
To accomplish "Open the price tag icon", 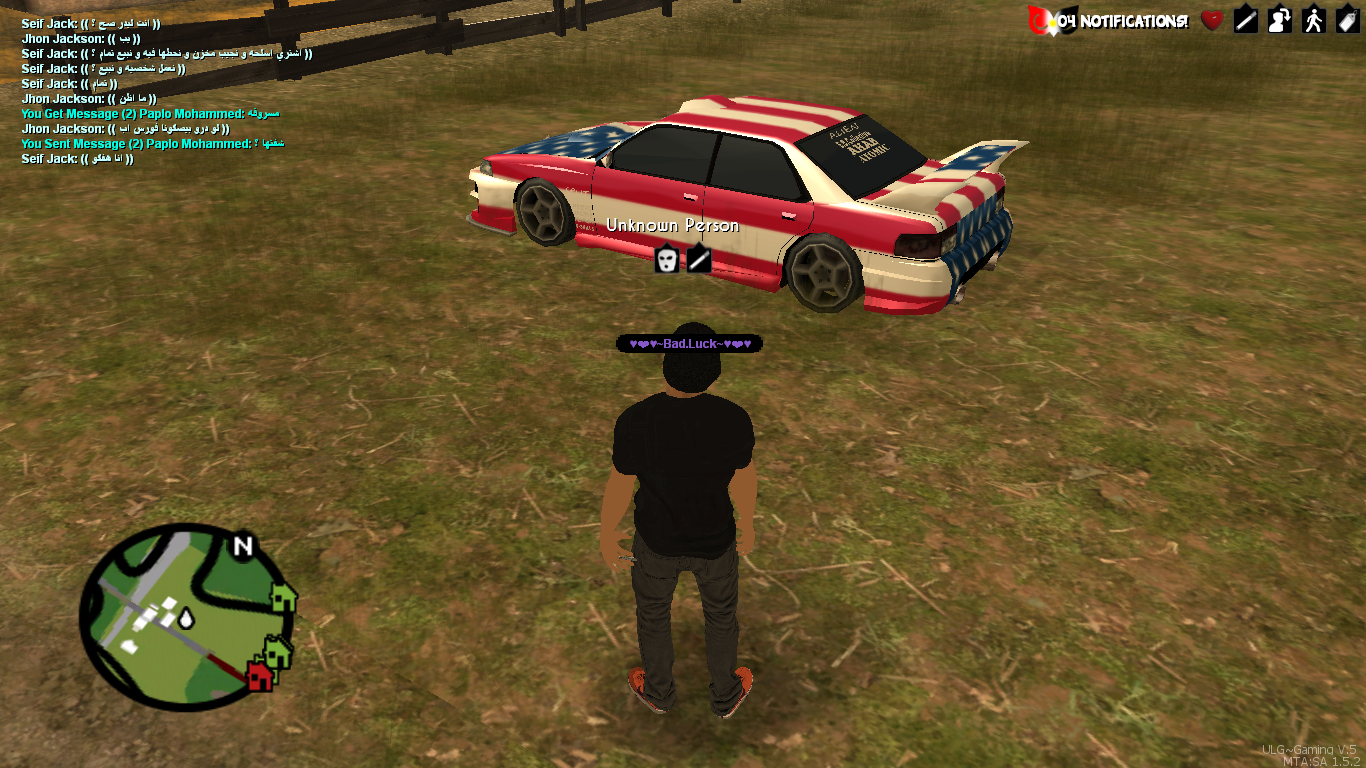I will click(x=1347, y=20).
